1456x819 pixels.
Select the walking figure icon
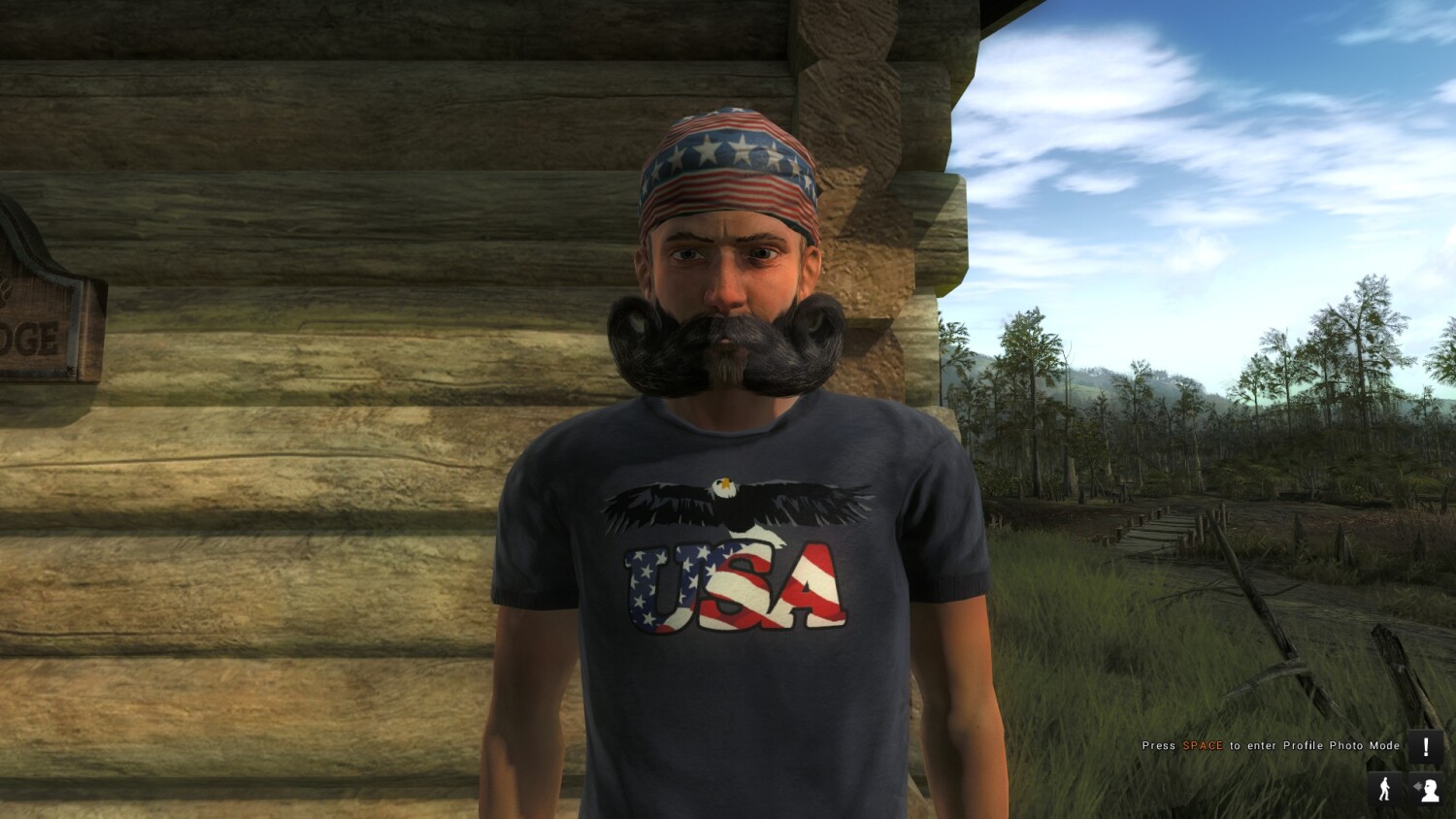coord(1385,789)
